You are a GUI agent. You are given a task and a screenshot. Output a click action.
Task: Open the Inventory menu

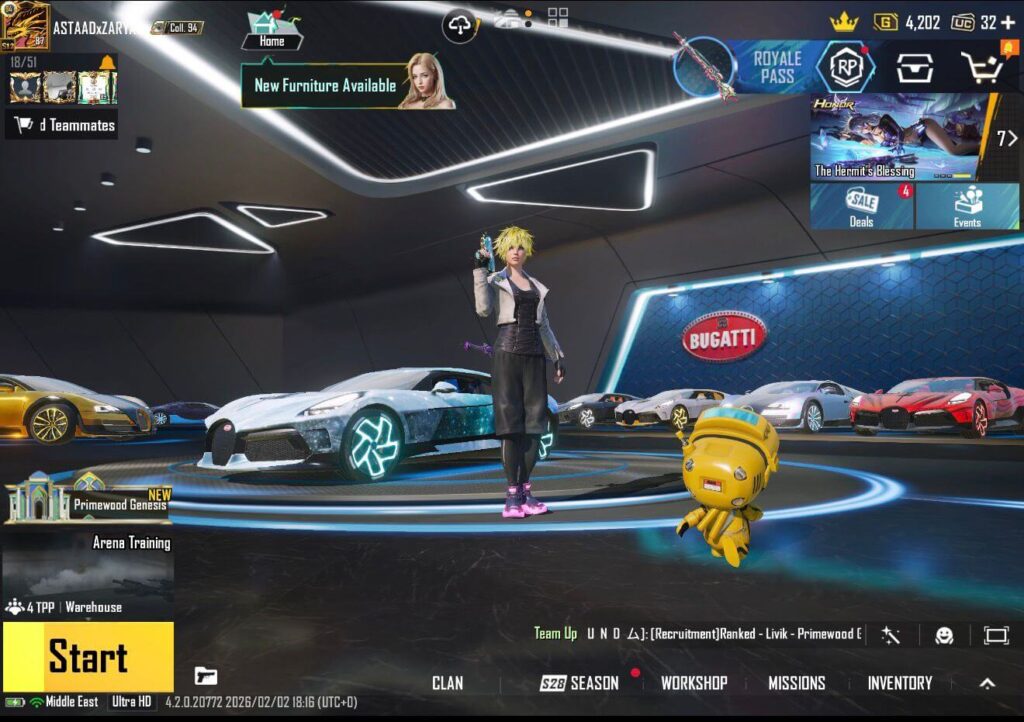tap(899, 683)
